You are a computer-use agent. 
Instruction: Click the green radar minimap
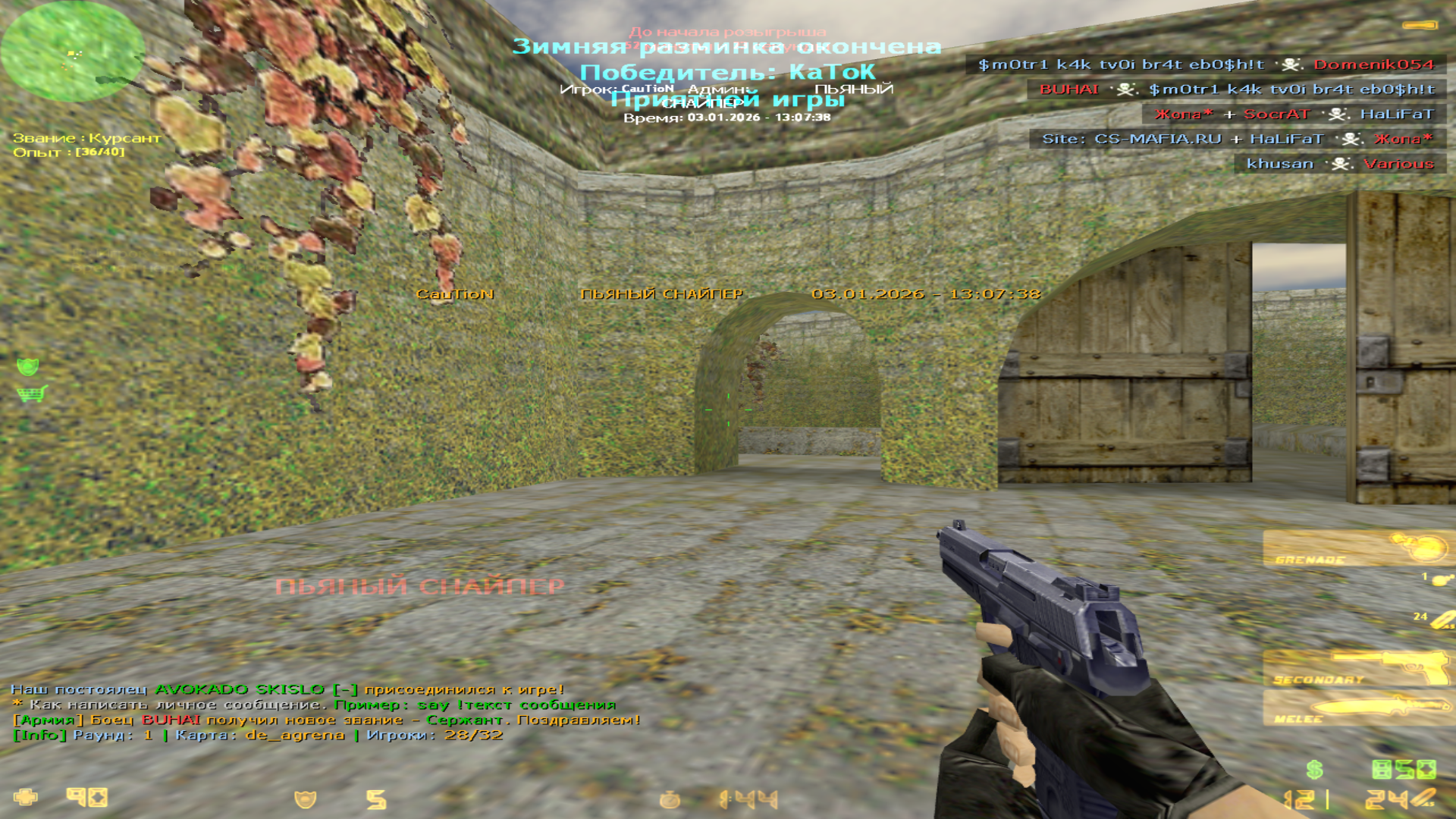point(72,52)
